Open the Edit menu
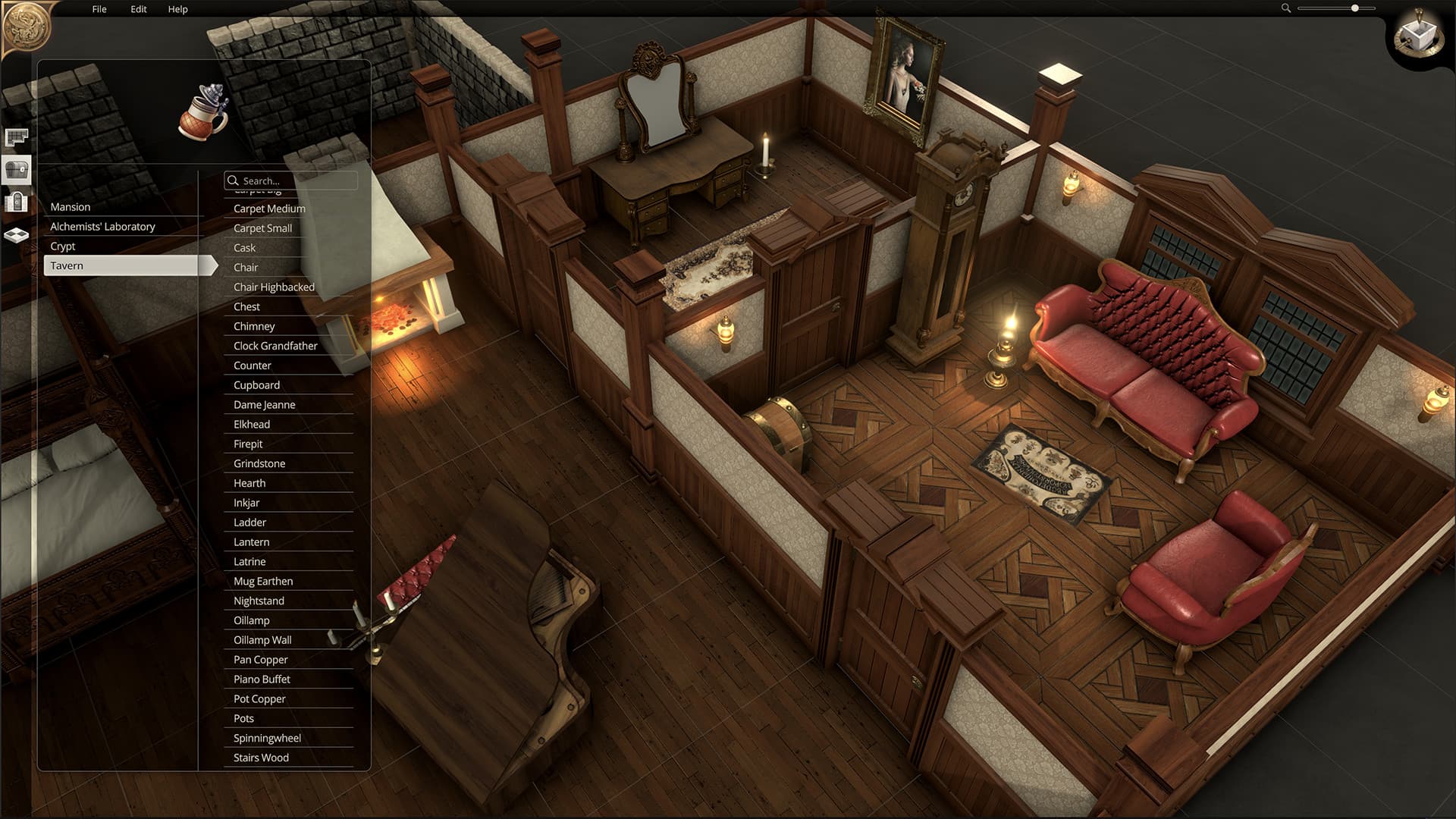 point(138,9)
